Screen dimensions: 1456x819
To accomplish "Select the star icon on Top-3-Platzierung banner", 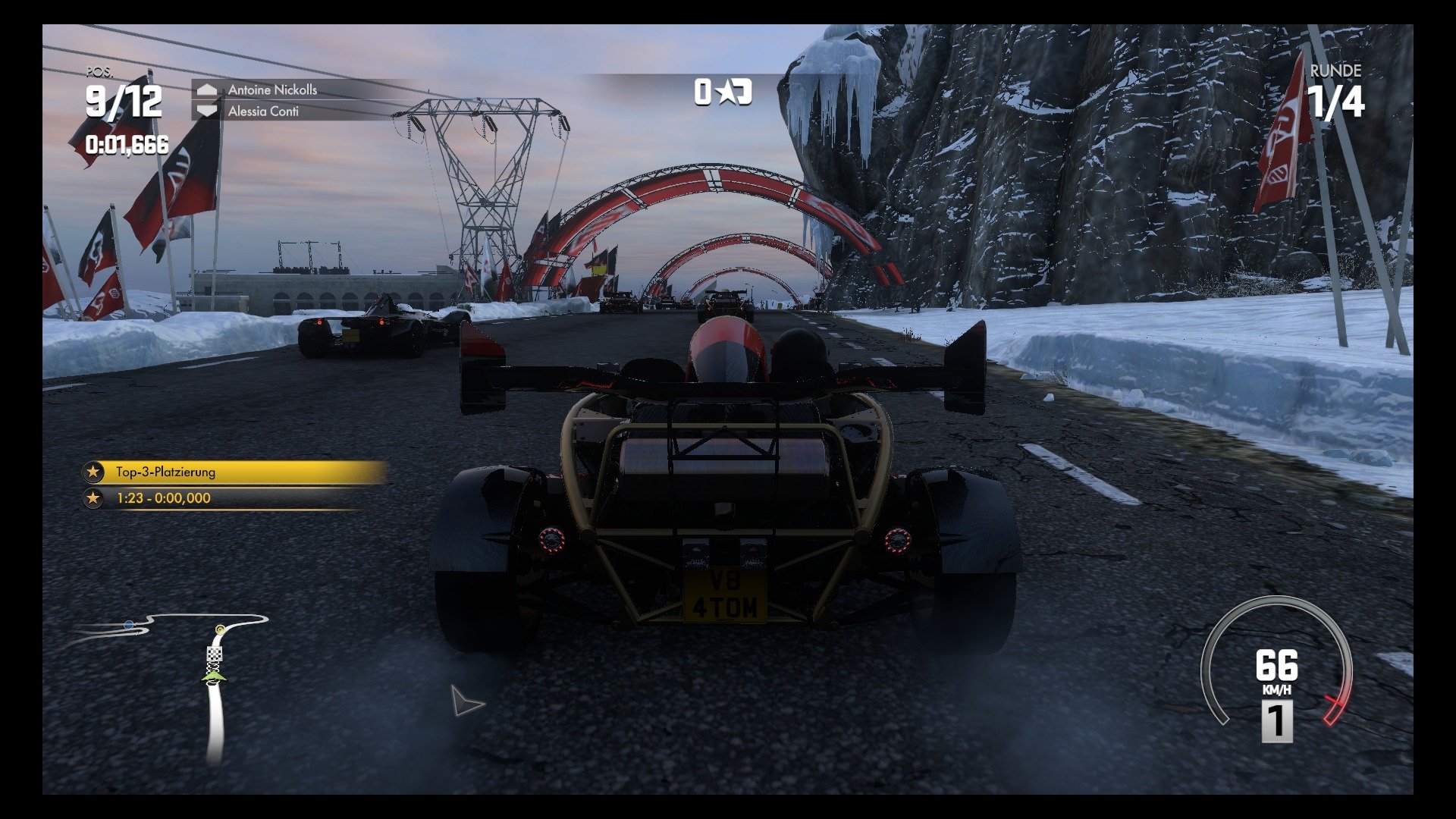I will pos(93,472).
